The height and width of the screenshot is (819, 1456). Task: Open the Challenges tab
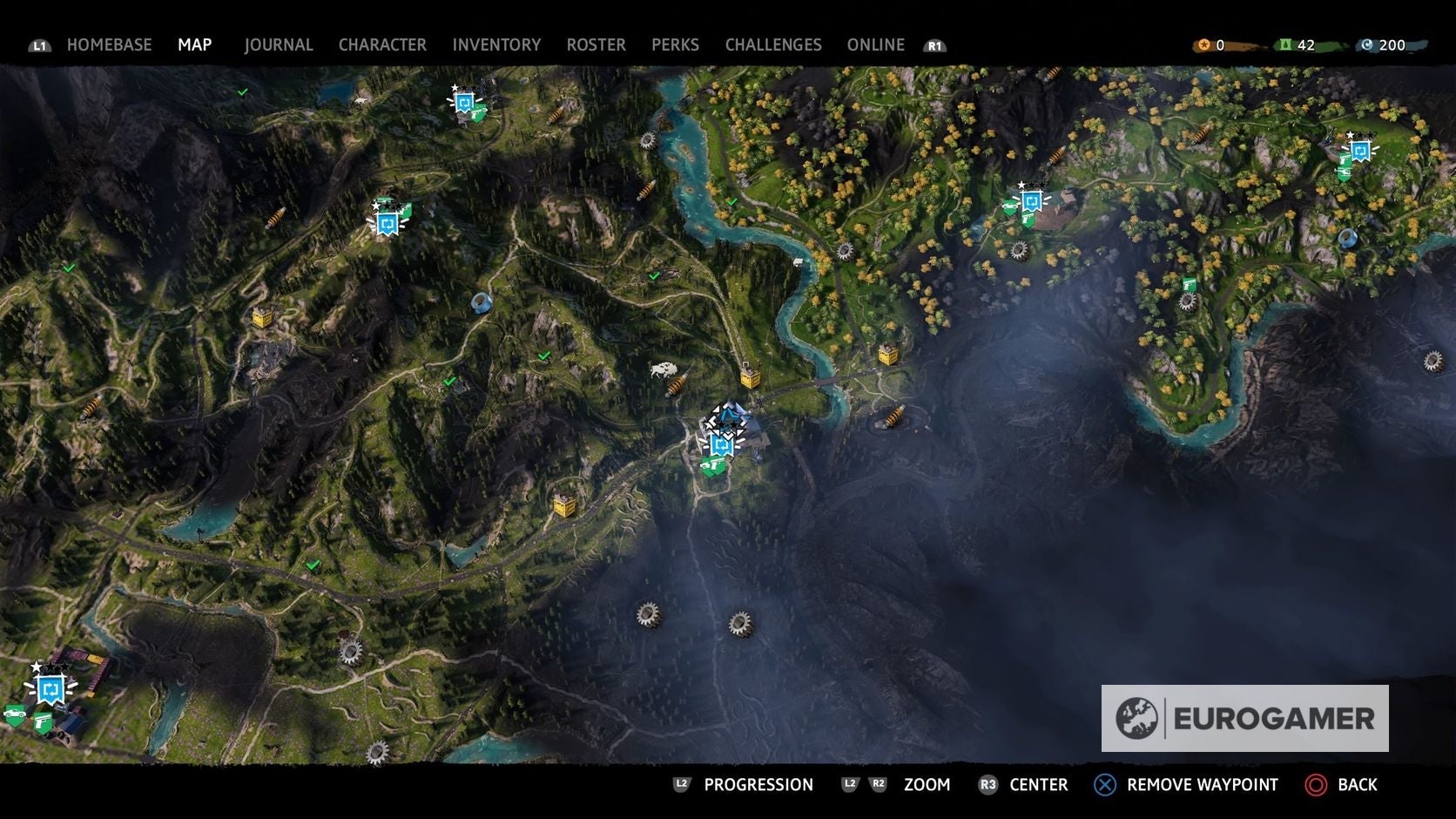click(x=772, y=44)
